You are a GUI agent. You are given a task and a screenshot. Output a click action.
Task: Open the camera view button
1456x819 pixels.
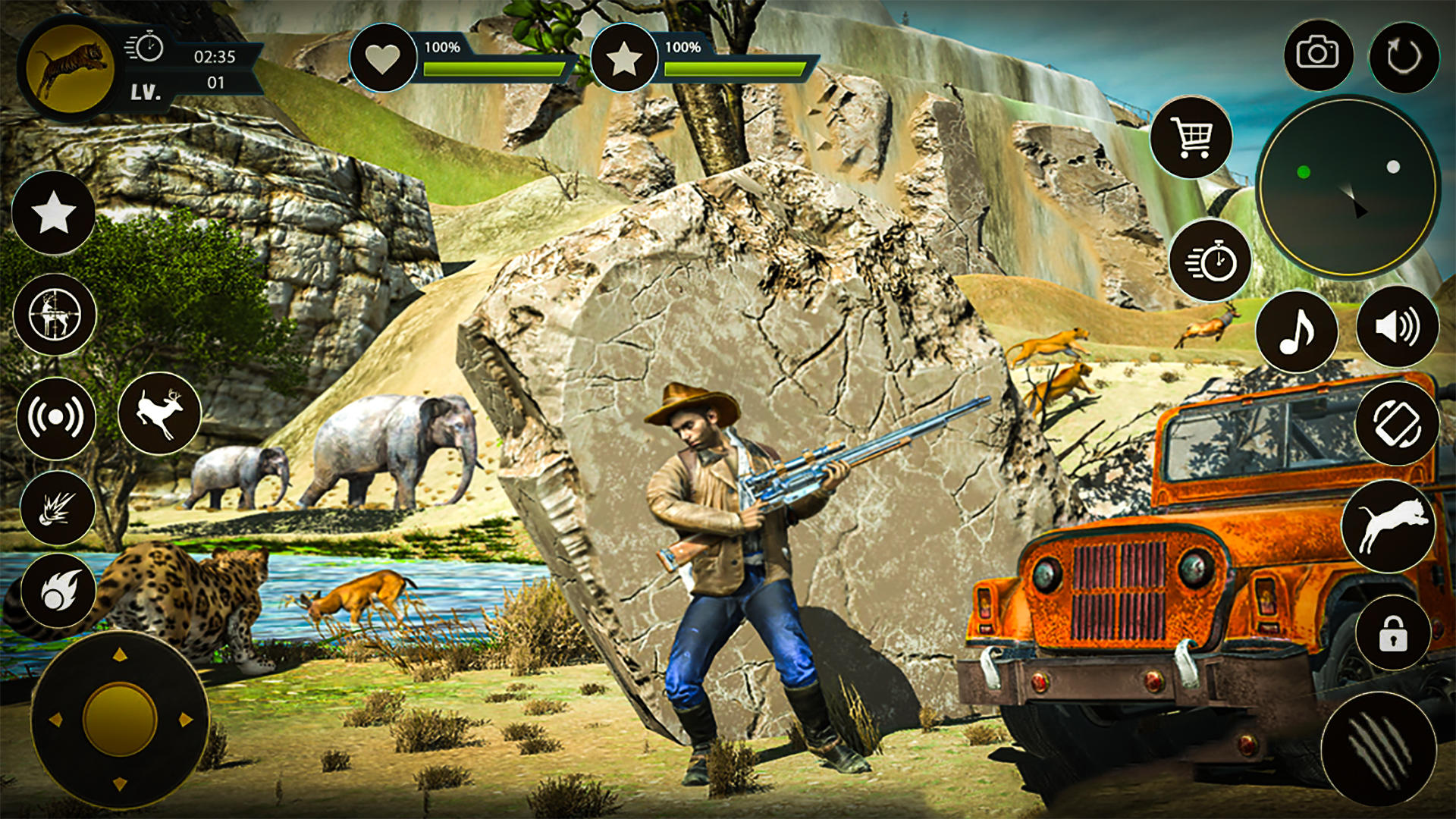point(1318,55)
